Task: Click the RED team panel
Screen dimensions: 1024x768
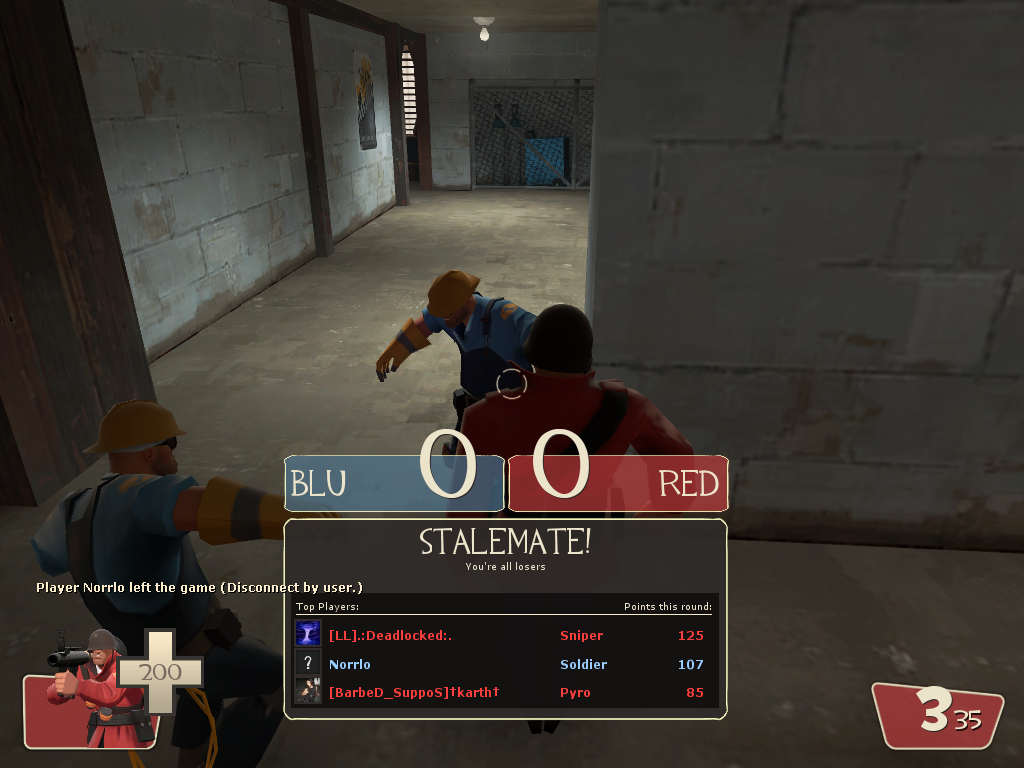Action: tap(618, 484)
